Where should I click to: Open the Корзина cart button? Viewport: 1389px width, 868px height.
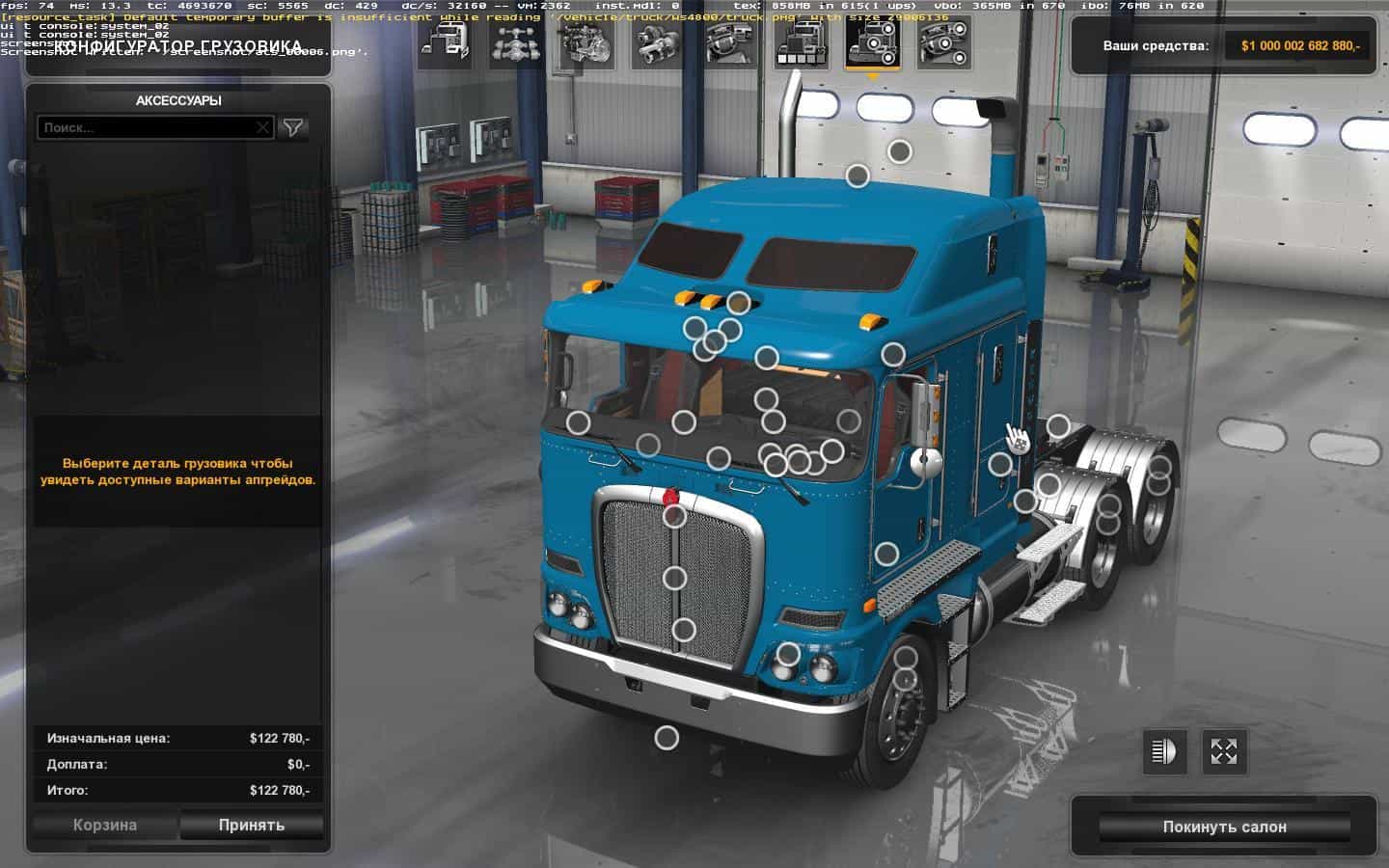coord(105,826)
